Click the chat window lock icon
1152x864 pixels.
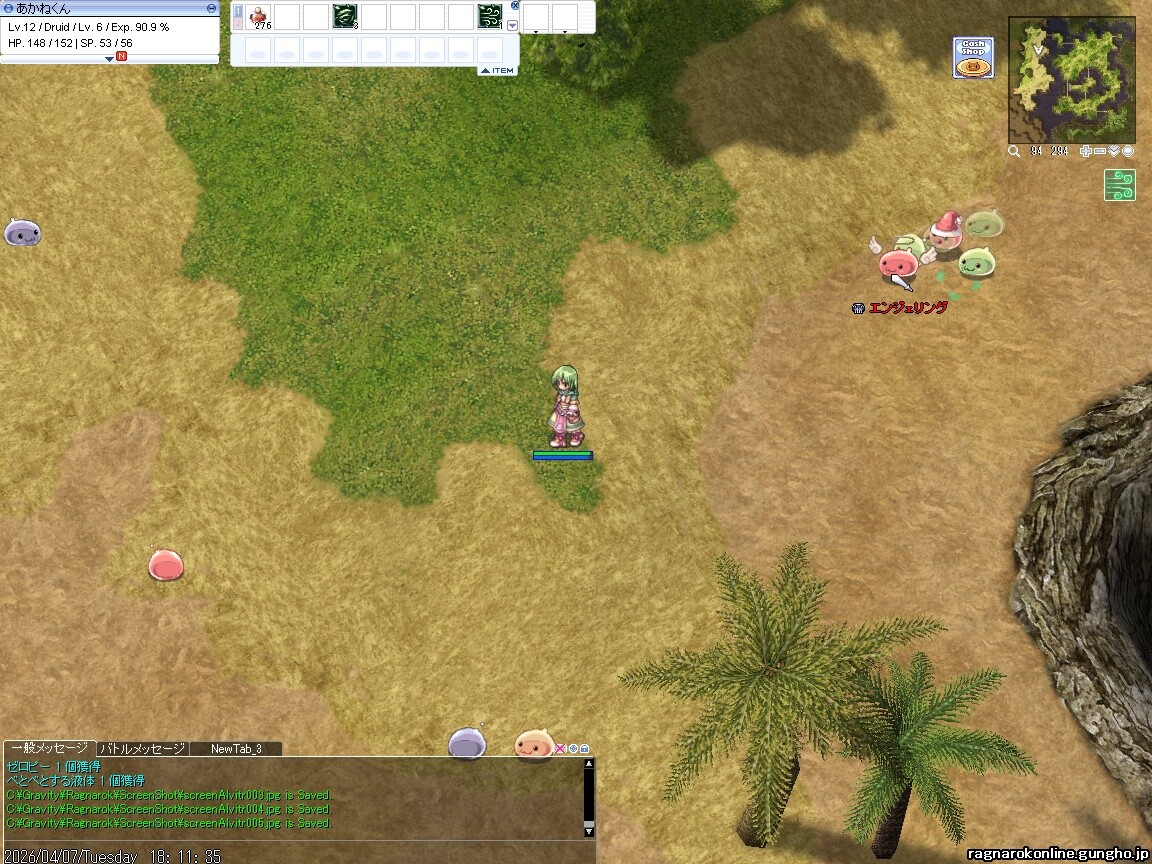click(x=585, y=748)
